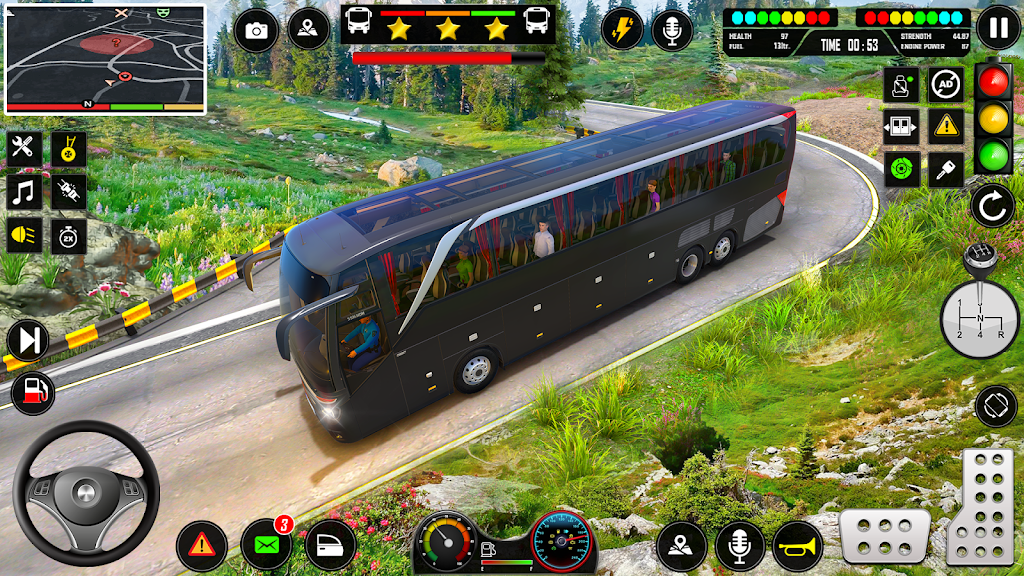The width and height of the screenshot is (1024, 576).
Task: Open the wrench and screwdriver repair icon
Action: coord(24,149)
